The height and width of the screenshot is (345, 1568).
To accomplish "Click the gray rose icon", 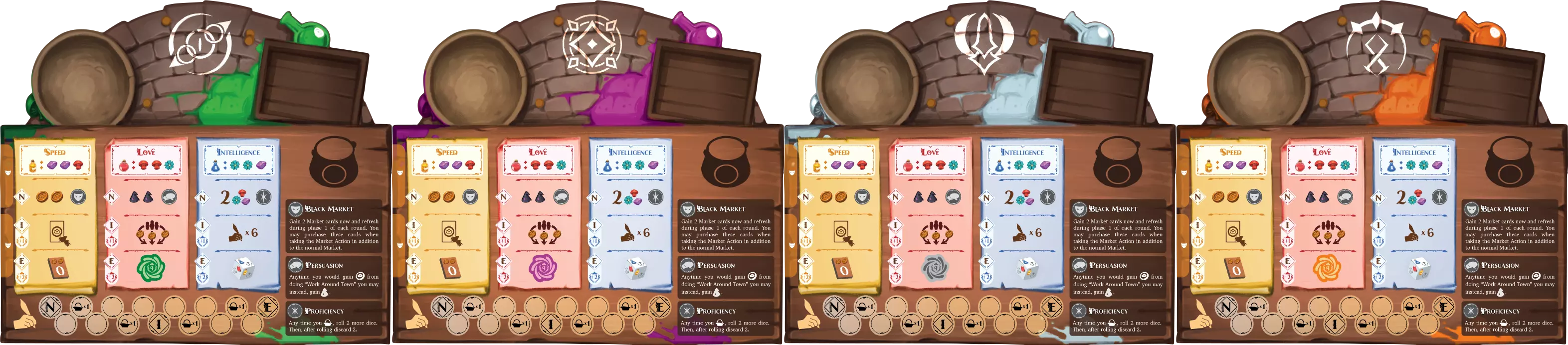I will coord(932,268).
